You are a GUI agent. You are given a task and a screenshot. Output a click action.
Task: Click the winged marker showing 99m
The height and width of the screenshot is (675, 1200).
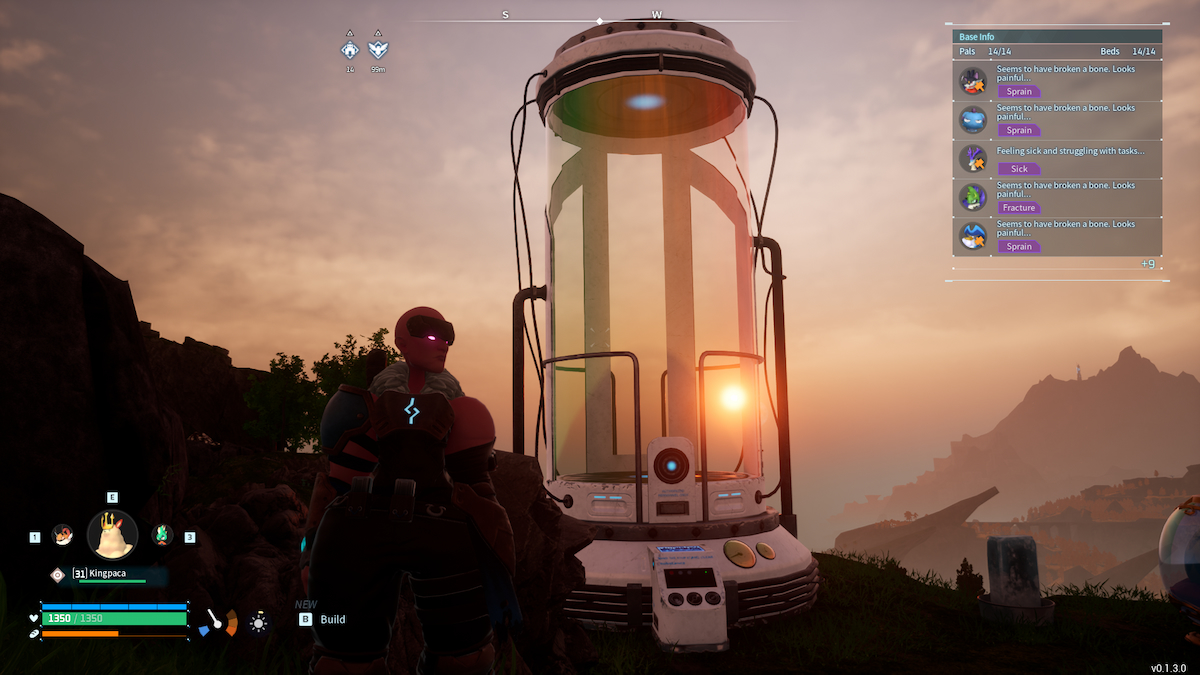pos(378,49)
